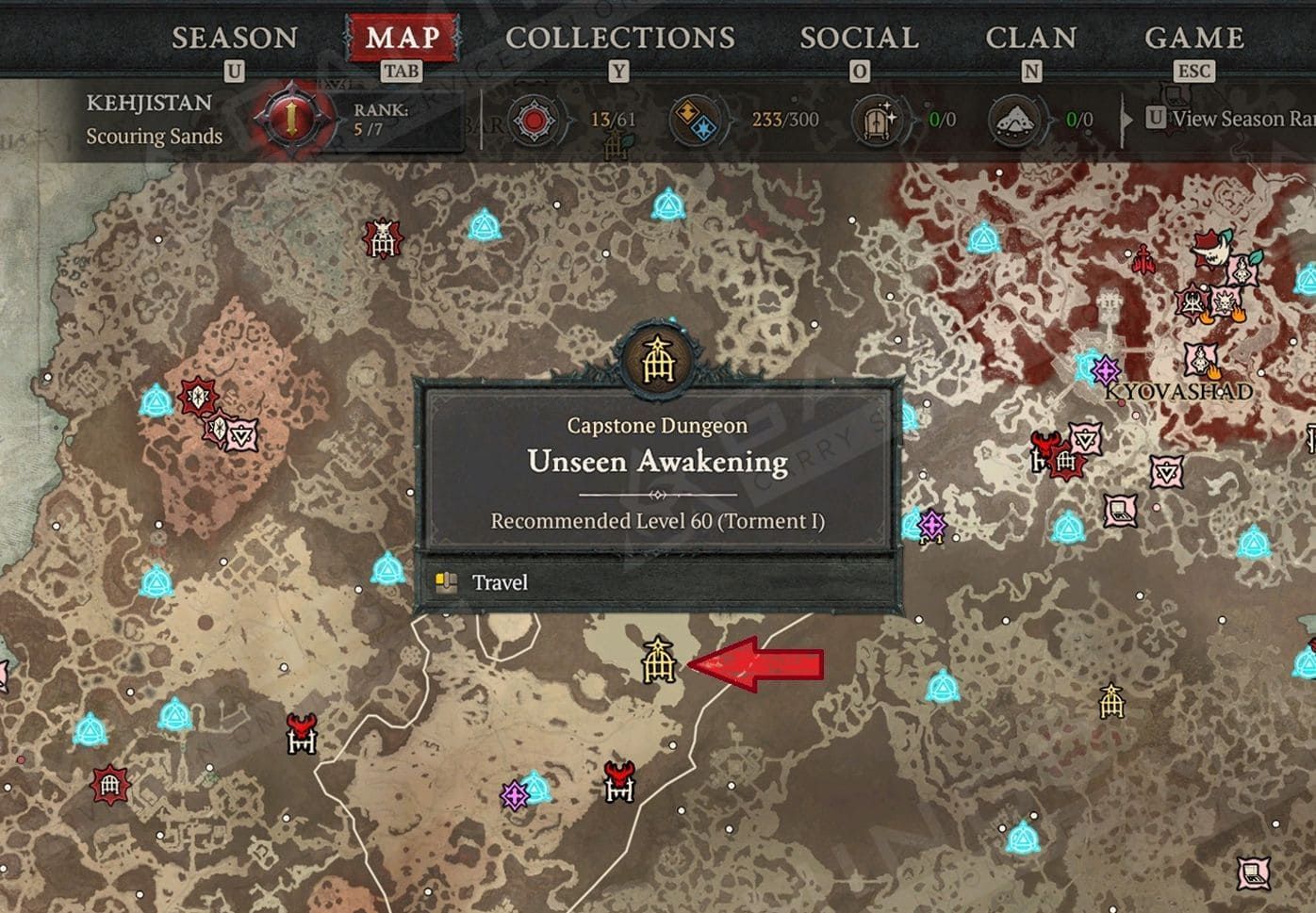The height and width of the screenshot is (913, 1316).
Task: Select the Kyovashad town label on map
Action: 1178,392
